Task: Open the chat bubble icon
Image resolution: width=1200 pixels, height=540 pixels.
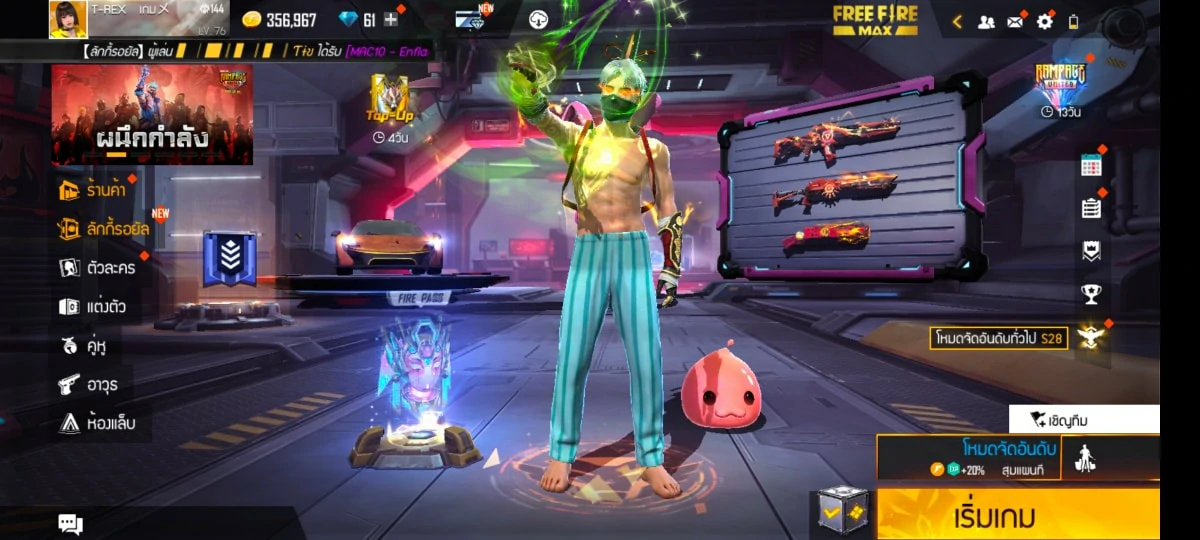Action: [70, 523]
